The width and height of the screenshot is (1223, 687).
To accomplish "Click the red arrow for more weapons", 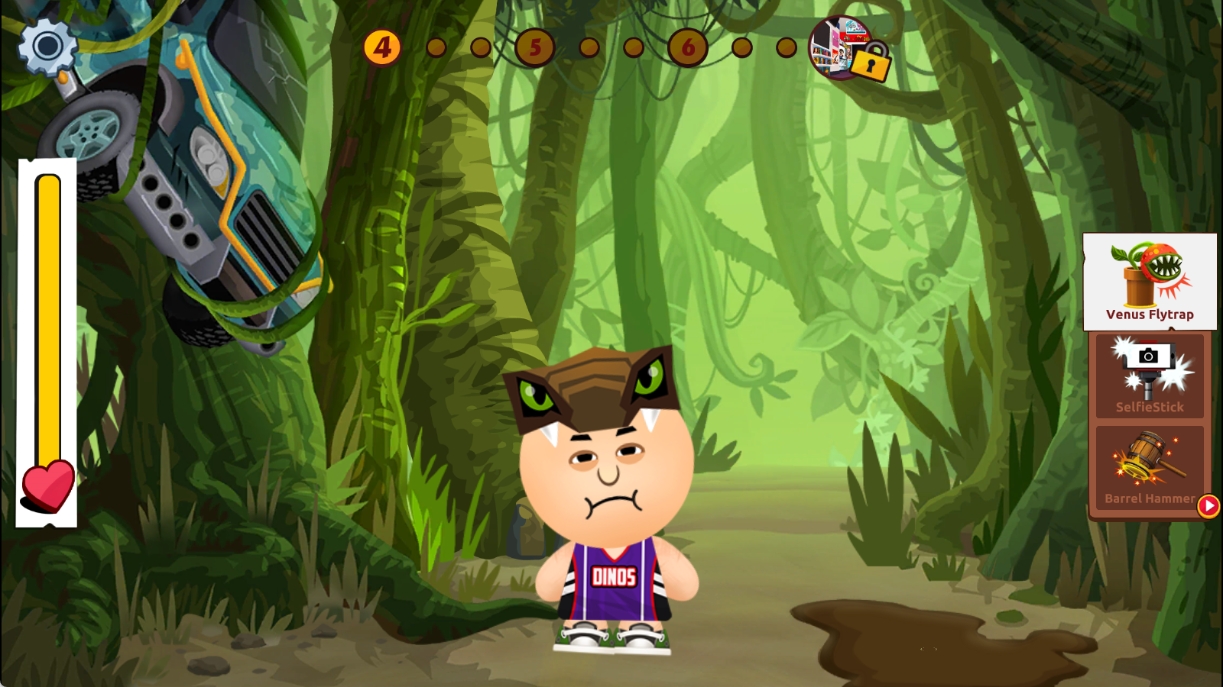I will [1208, 506].
